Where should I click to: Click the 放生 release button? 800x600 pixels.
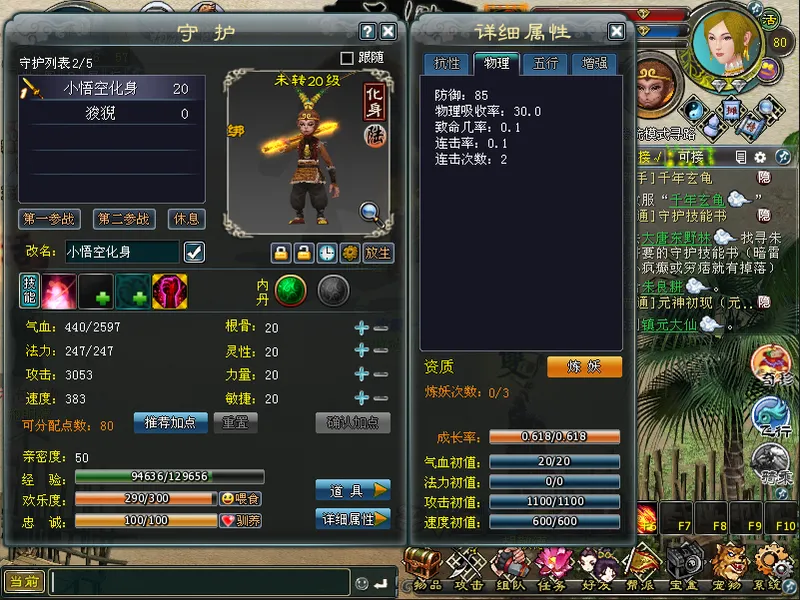click(x=378, y=252)
